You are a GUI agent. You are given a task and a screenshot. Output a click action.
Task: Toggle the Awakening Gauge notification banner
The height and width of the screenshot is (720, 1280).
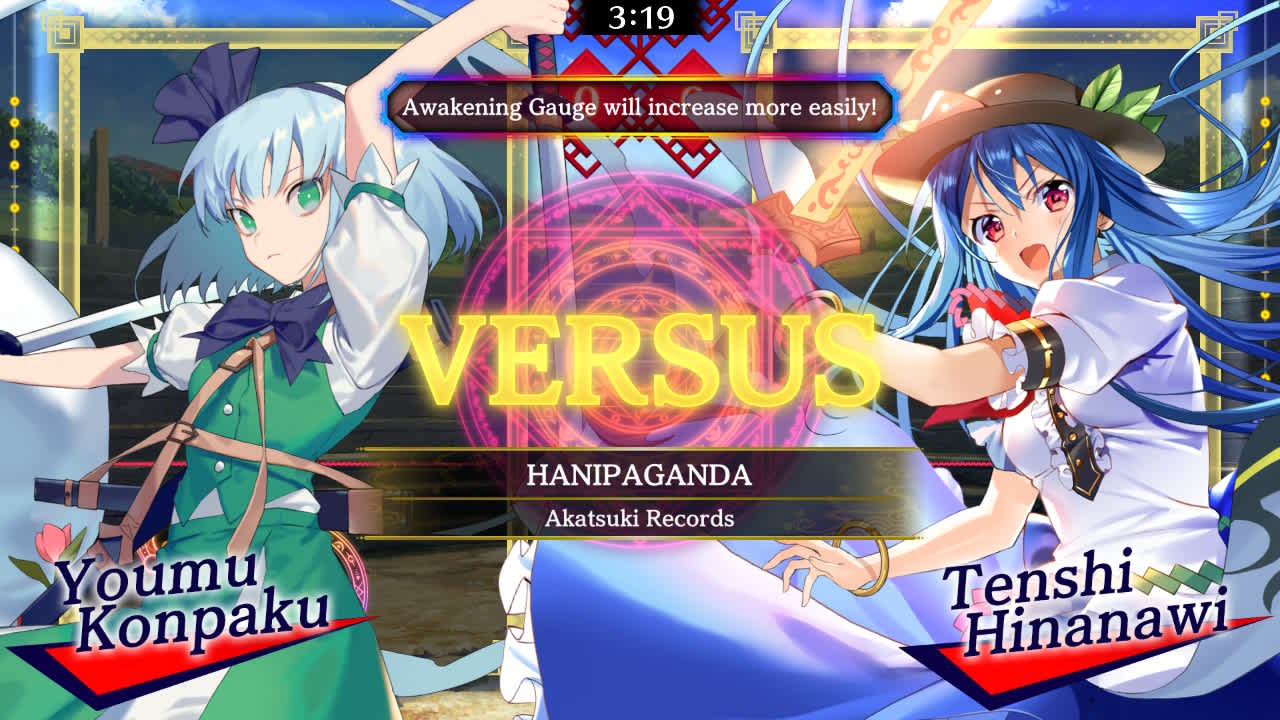pyautogui.click(x=638, y=104)
